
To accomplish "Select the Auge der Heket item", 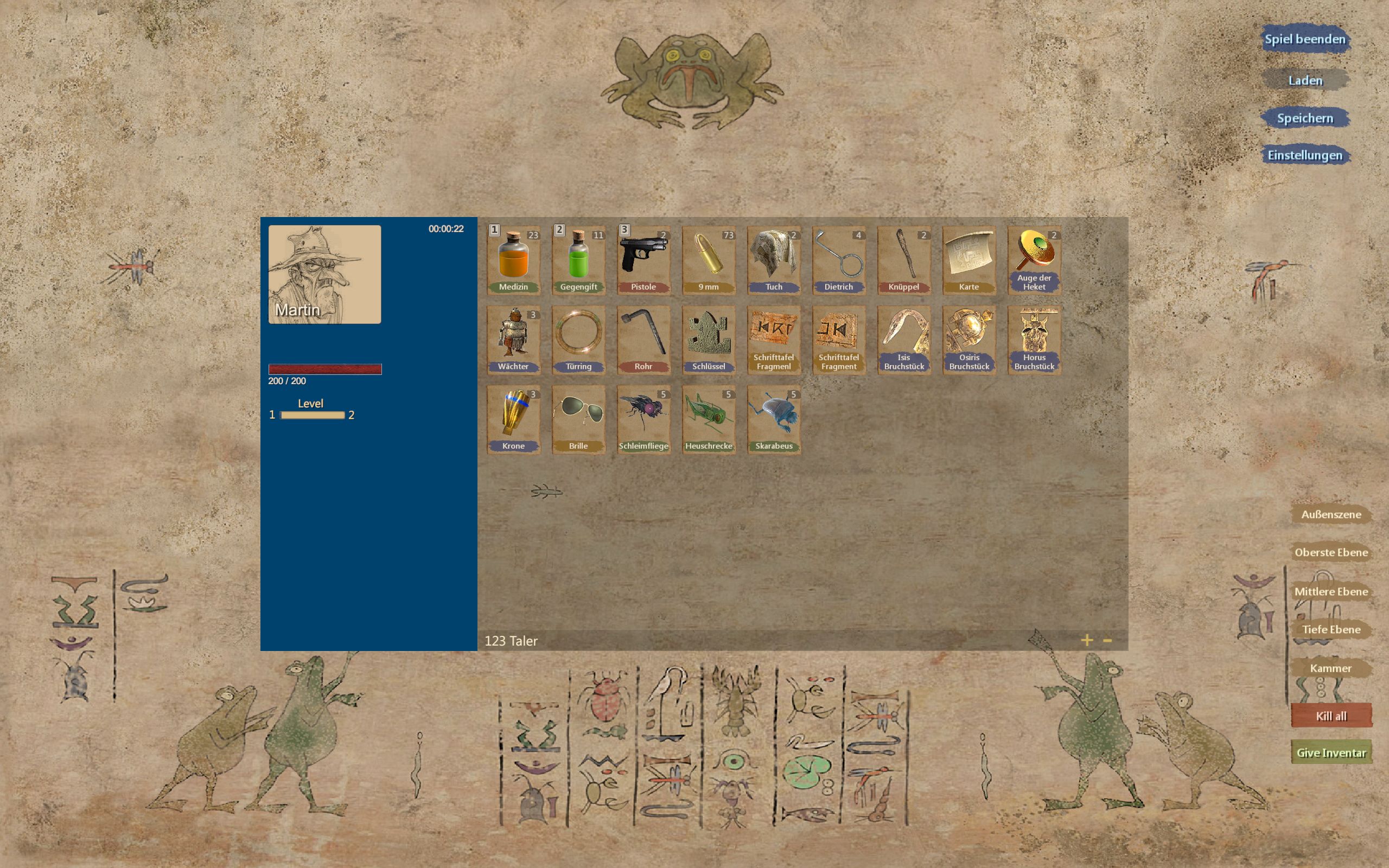I will [x=1034, y=260].
